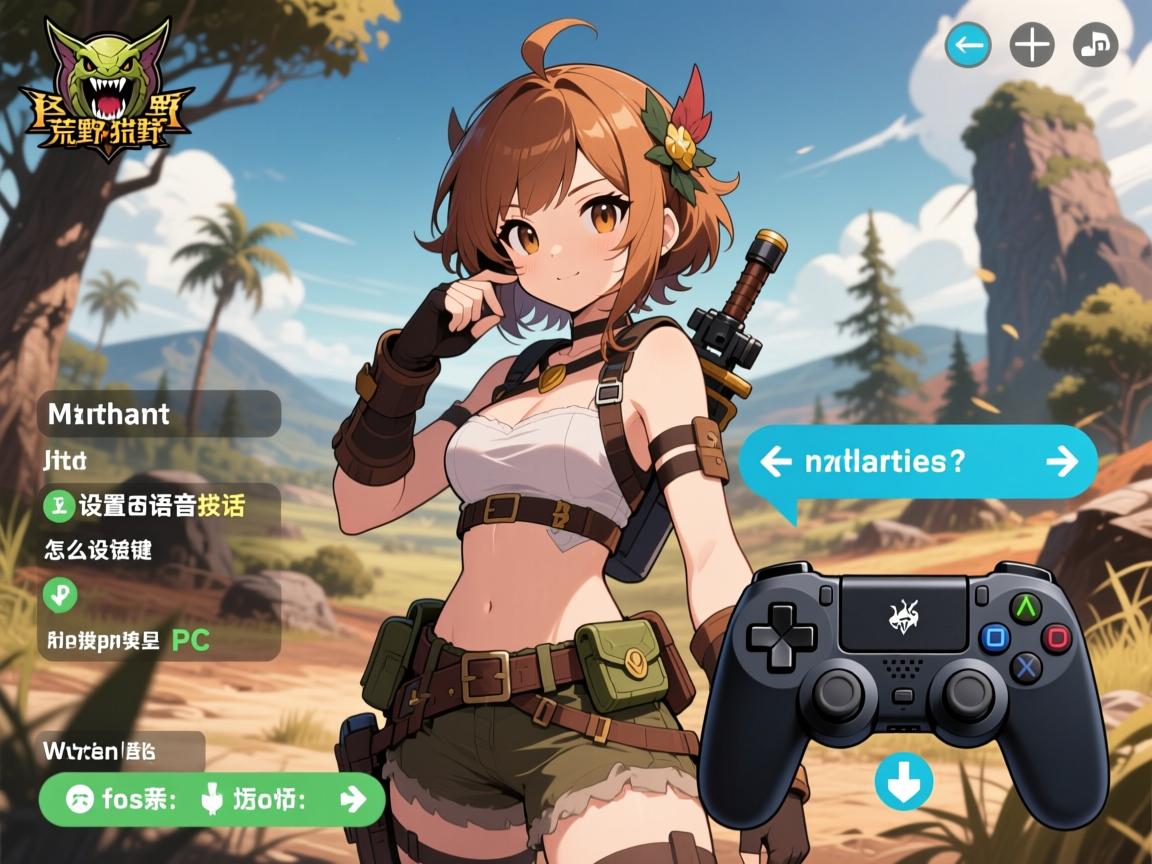
Task: Select the 设置语音按话 voice setting entry
Action: point(159,506)
